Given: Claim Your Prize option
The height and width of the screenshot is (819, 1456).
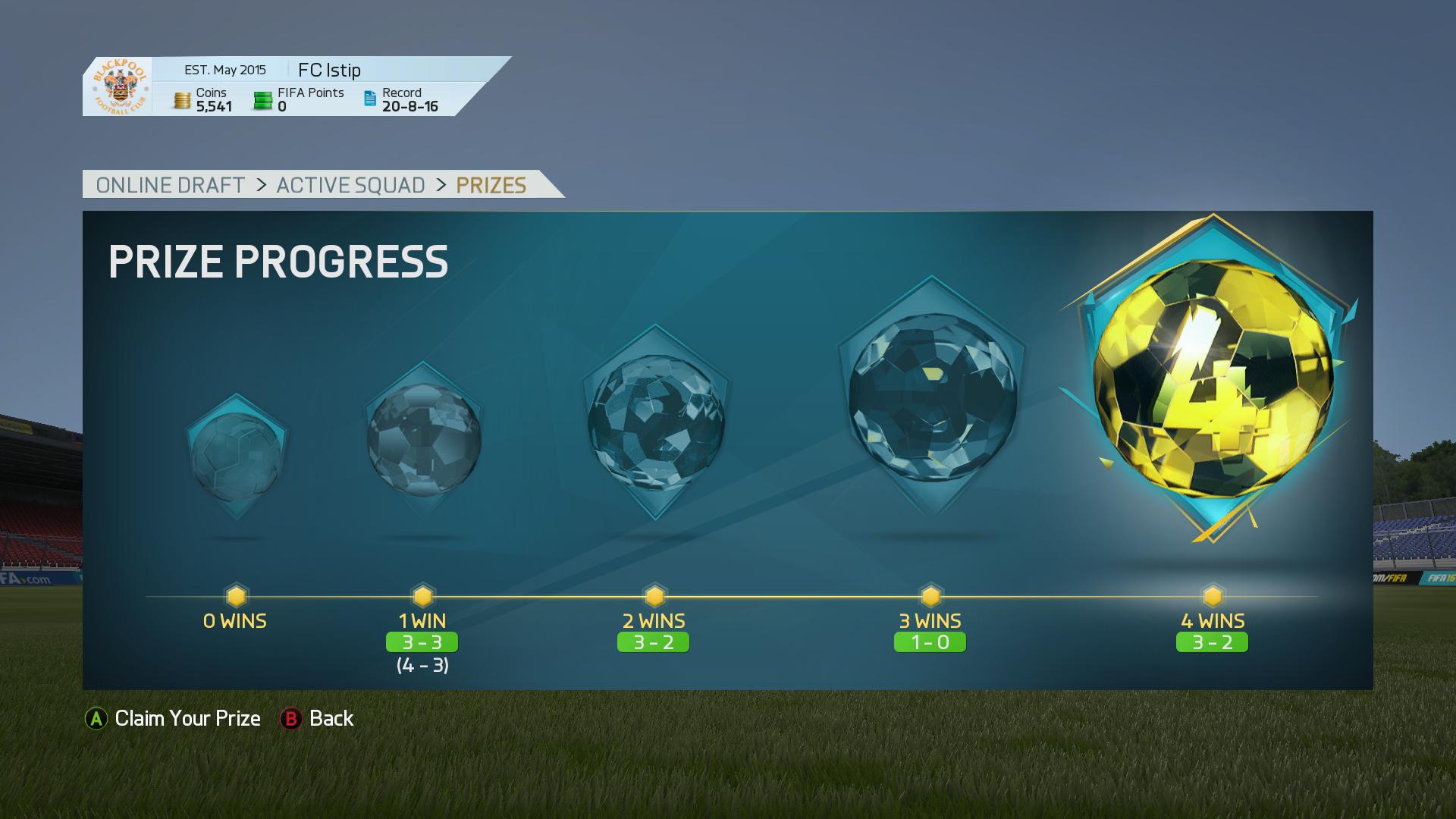Looking at the screenshot, I should click(173, 718).
